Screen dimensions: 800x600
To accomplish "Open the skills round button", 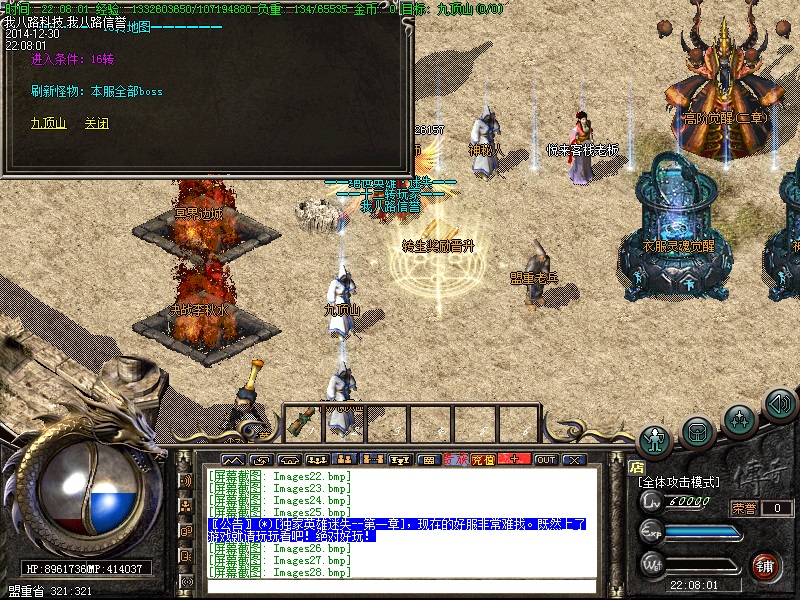I will pyautogui.click(x=740, y=417).
